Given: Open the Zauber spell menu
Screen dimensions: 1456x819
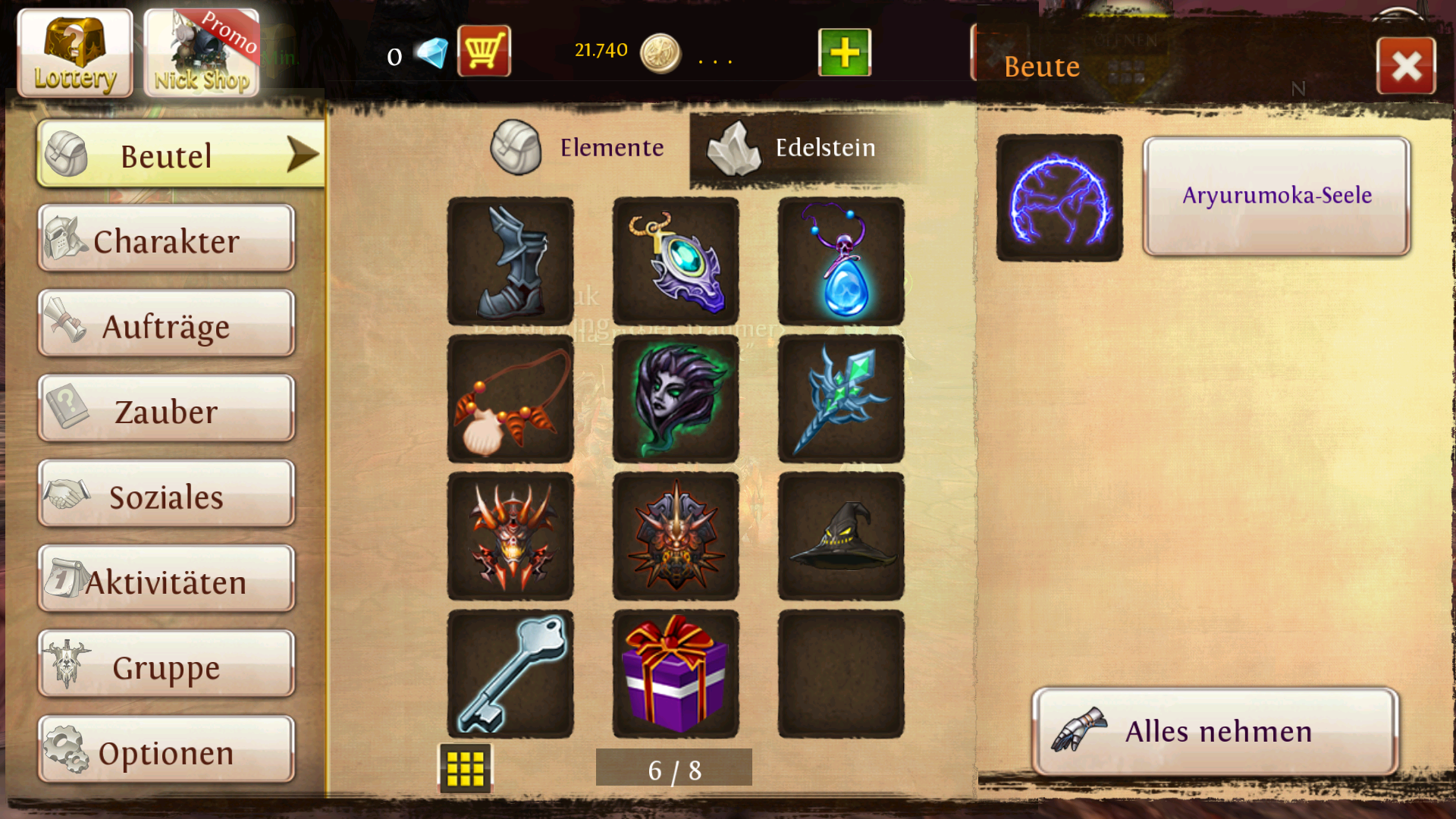Looking at the screenshot, I should (166, 410).
